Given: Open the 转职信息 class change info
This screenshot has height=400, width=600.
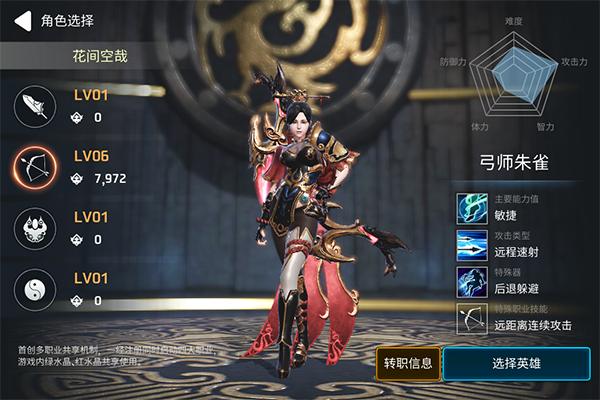Looking at the screenshot, I should [x=407, y=362].
